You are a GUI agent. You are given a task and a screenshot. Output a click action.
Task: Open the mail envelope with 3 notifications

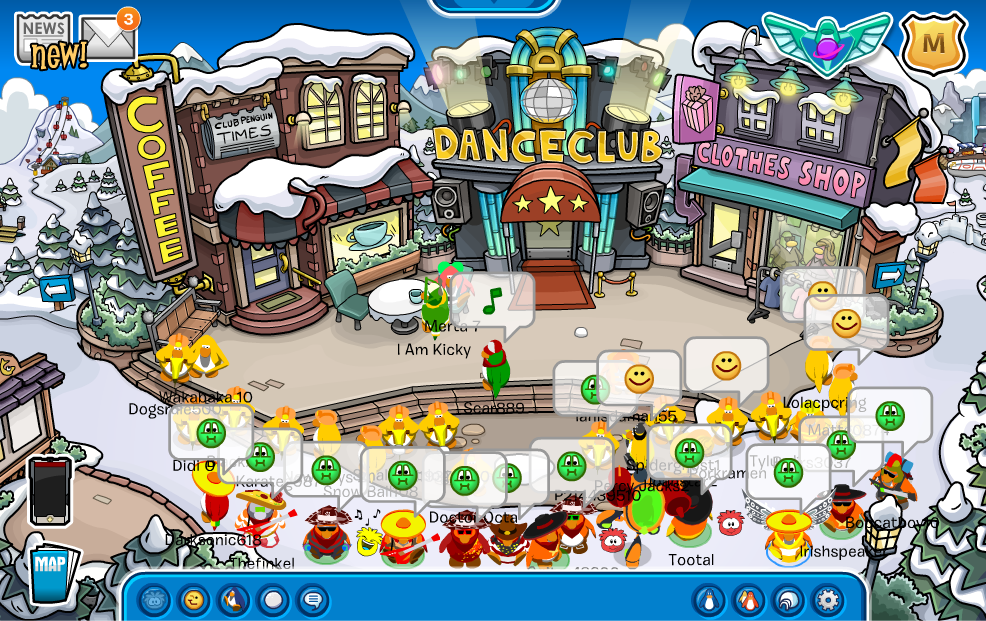coord(107,38)
